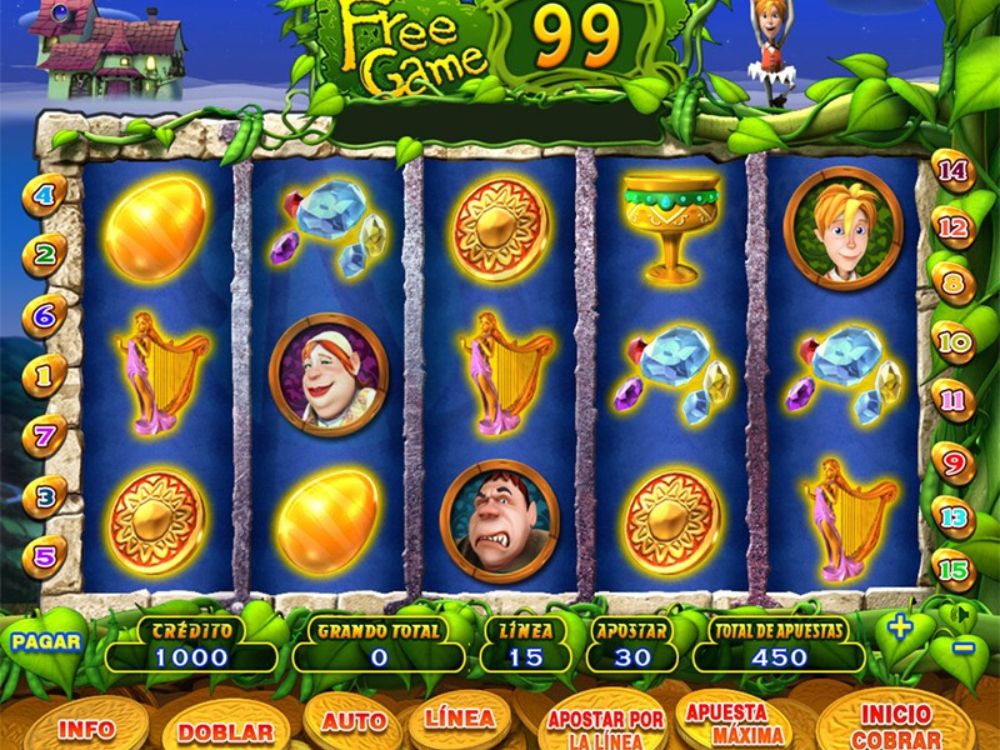Select payline 15 marker

[955, 570]
